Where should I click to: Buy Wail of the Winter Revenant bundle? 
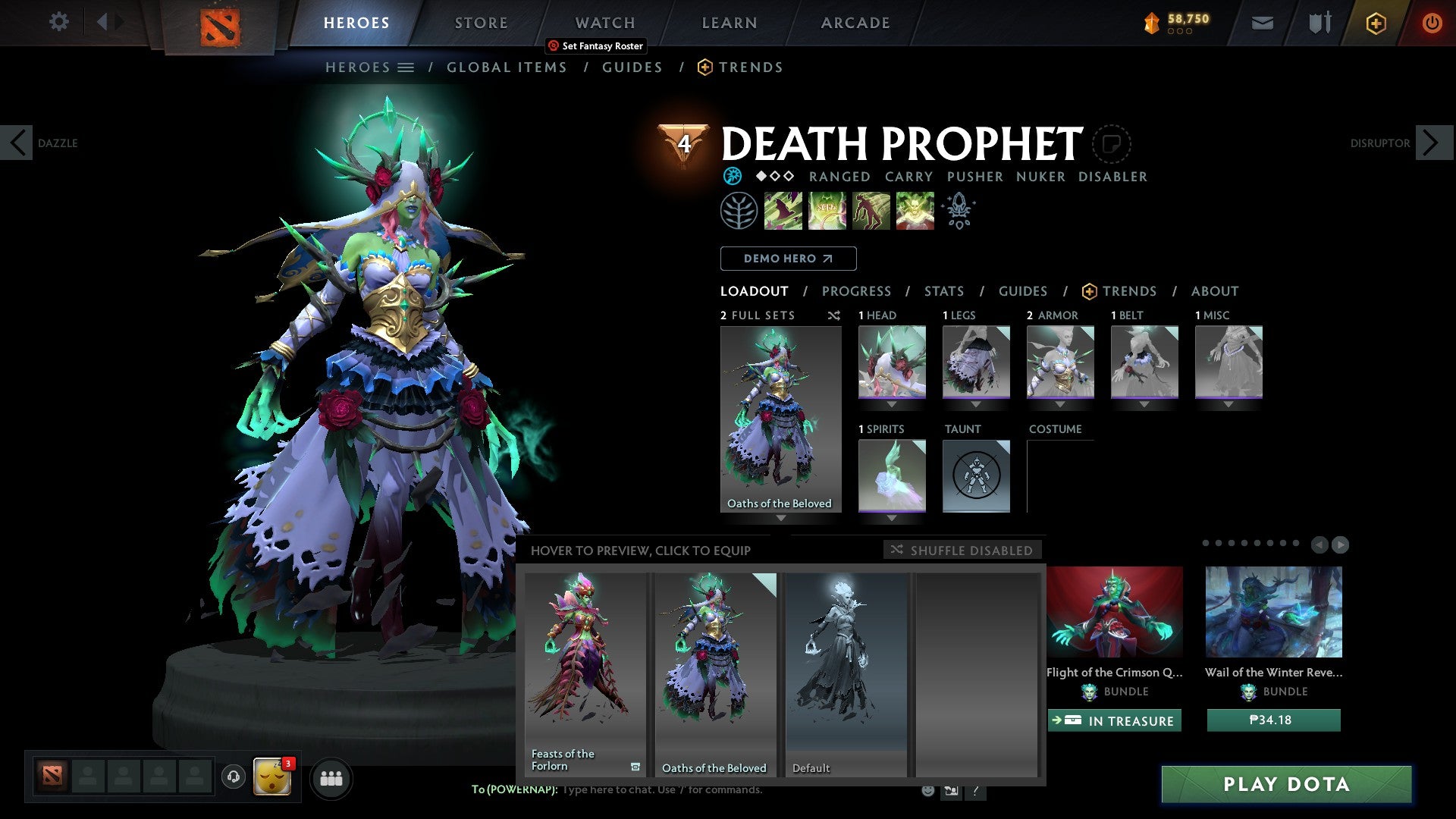tap(1273, 720)
